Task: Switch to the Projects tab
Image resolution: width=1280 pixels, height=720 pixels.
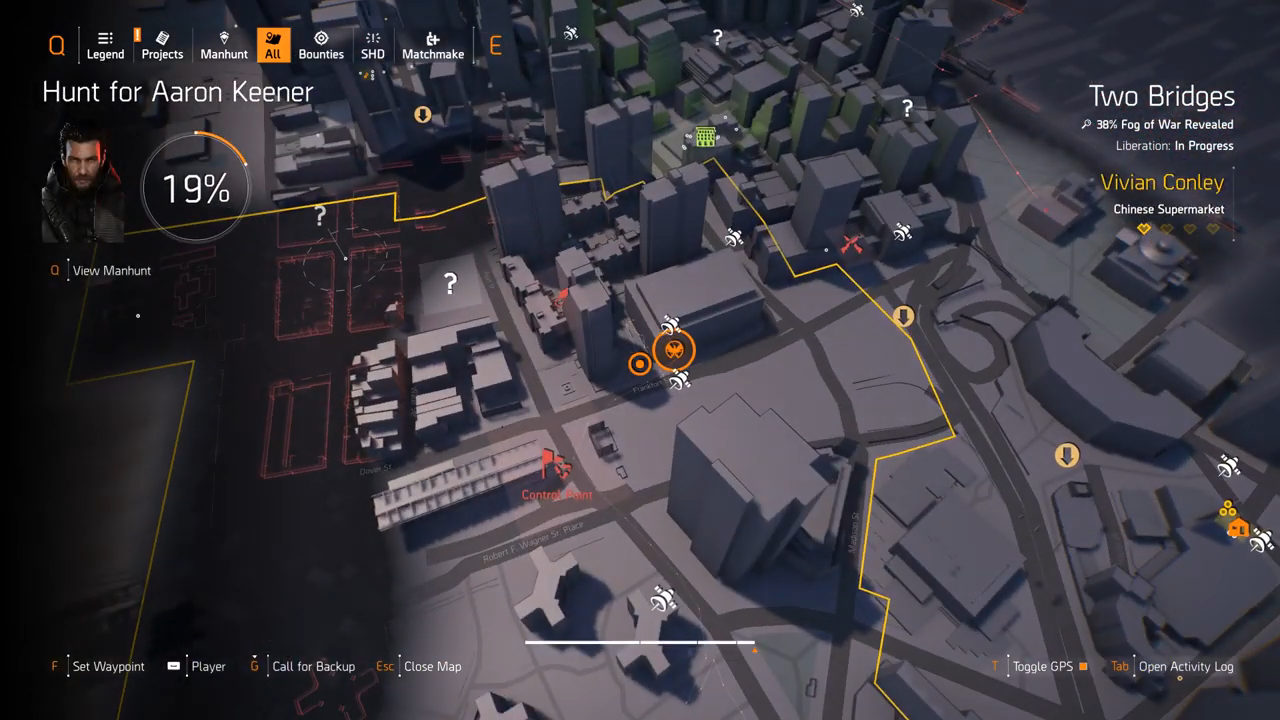Action: pos(162,45)
